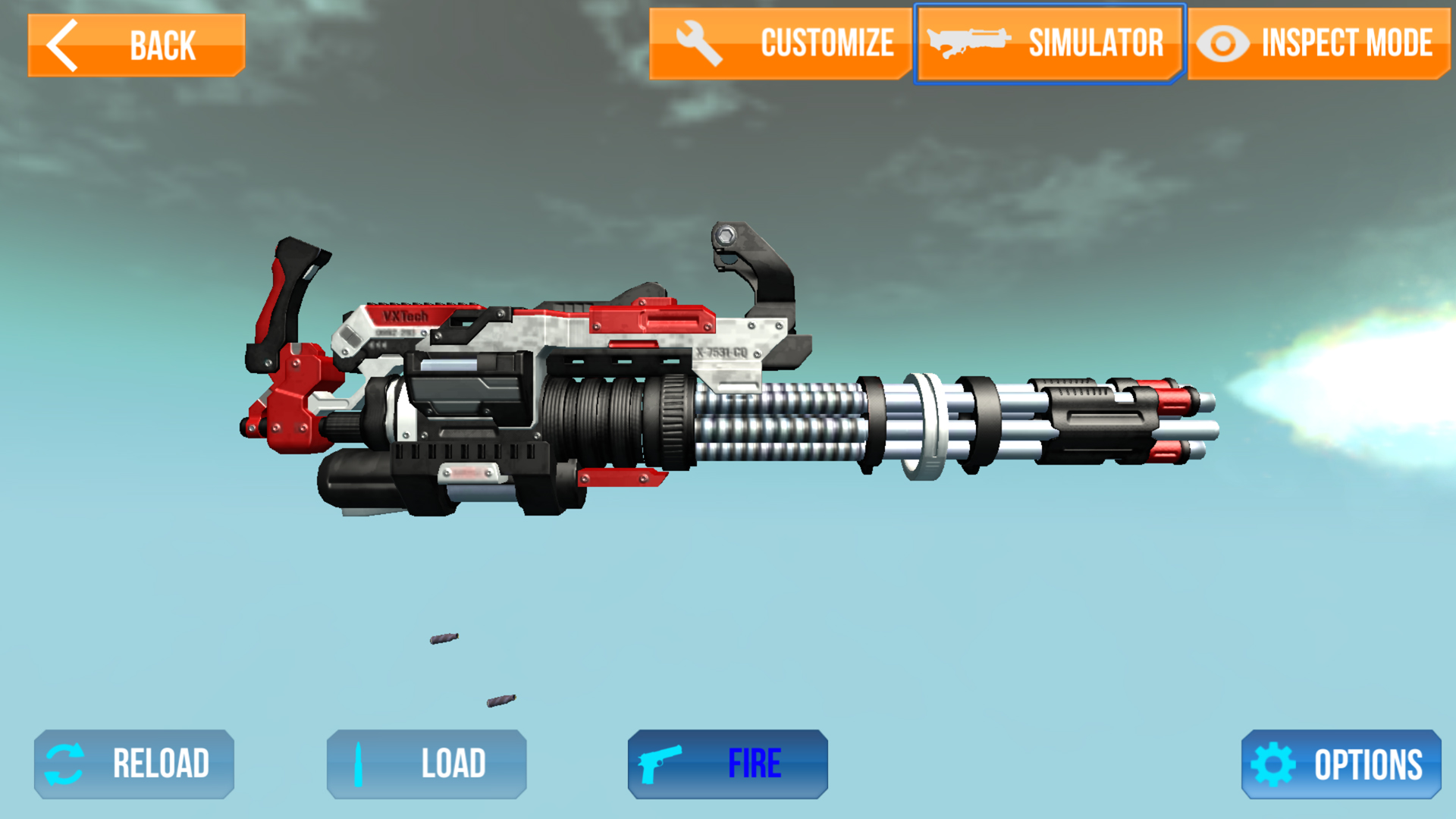The image size is (1456, 819).
Task: Enter Inspect Mode
Action: tap(1318, 43)
